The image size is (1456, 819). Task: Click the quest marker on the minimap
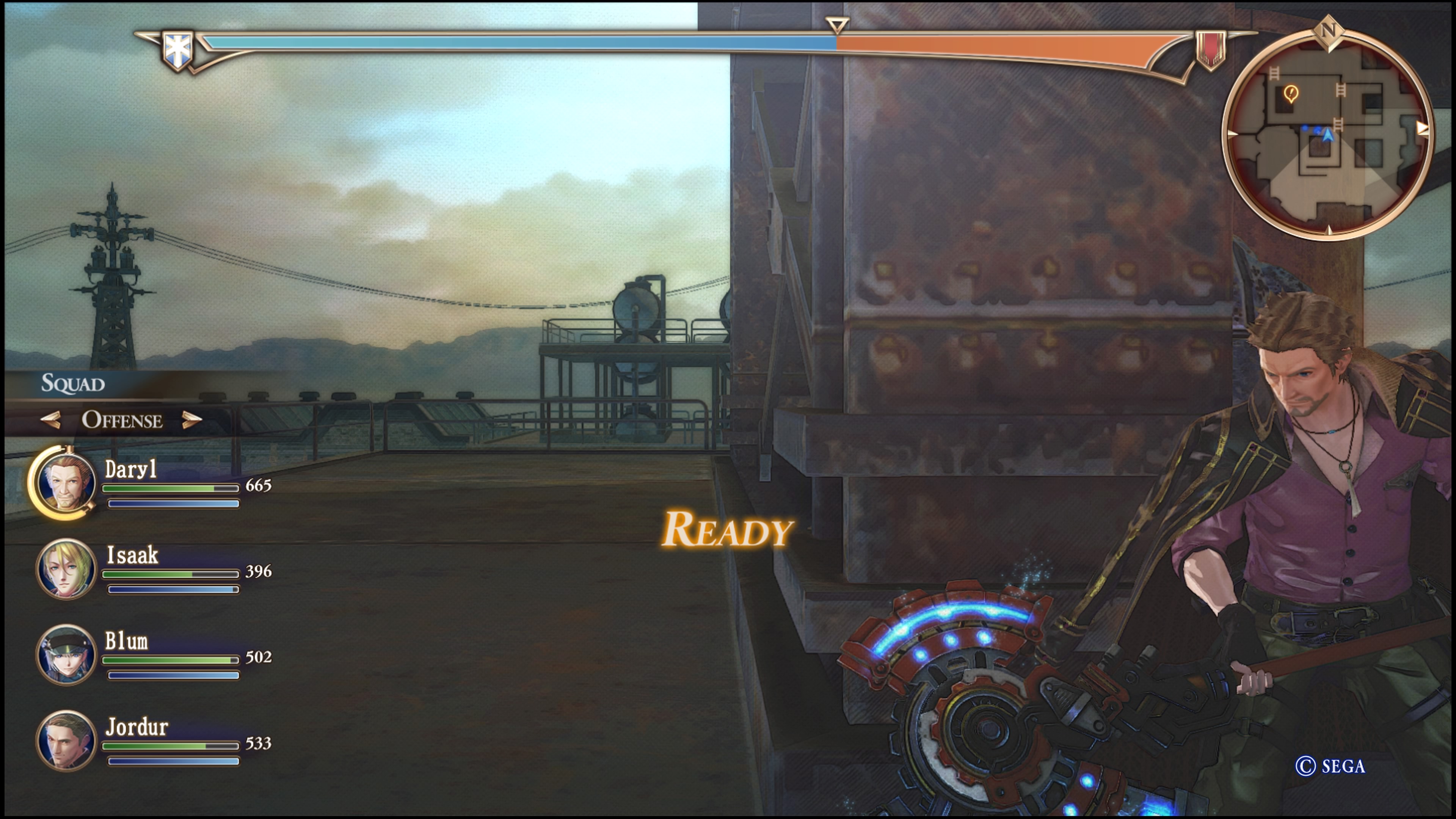pyautogui.click(x=1291, y=93)
